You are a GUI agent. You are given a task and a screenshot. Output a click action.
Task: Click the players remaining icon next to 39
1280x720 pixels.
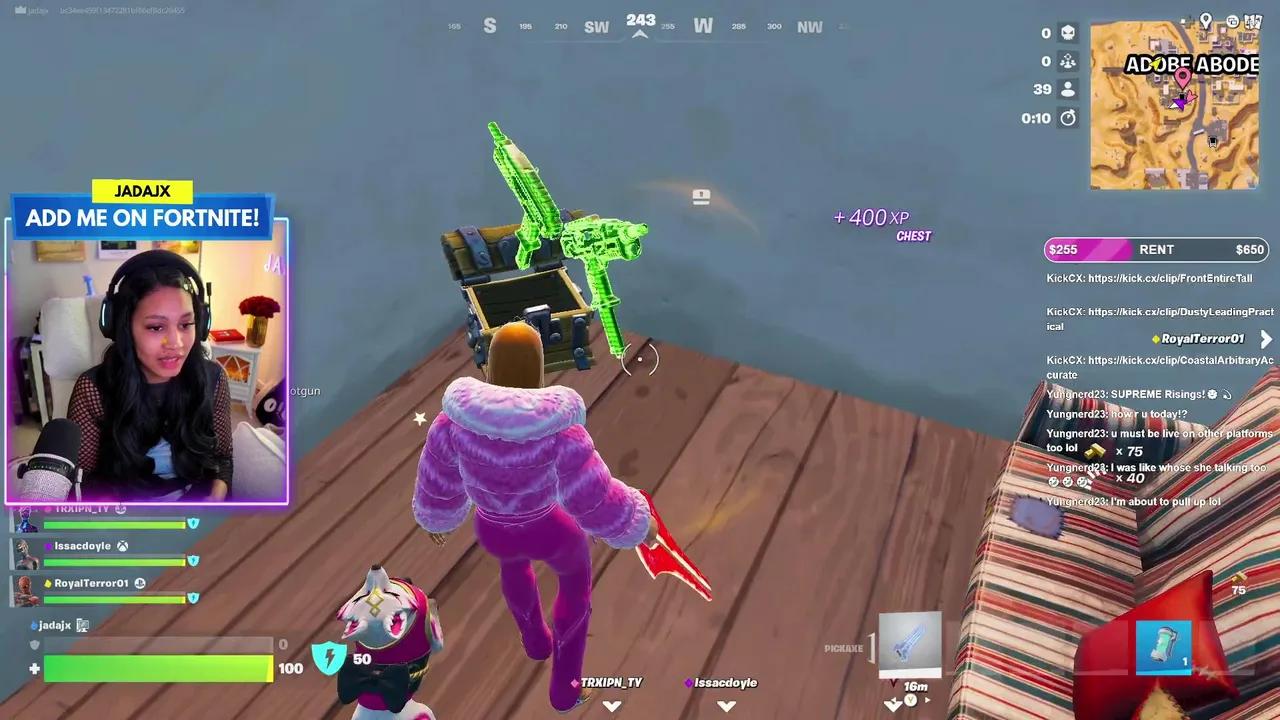[x=1069, y=89]
